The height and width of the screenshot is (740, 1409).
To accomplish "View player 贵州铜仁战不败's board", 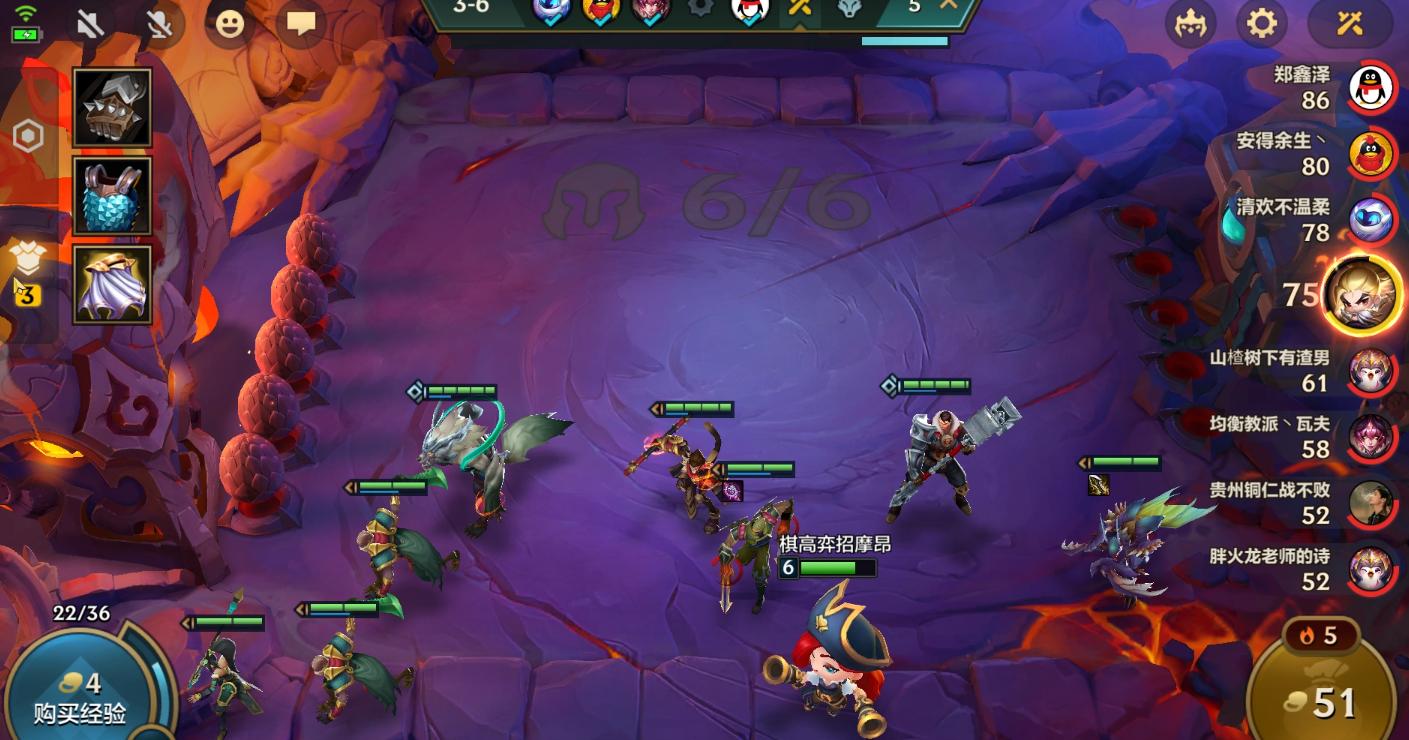I will (1371, 503).
